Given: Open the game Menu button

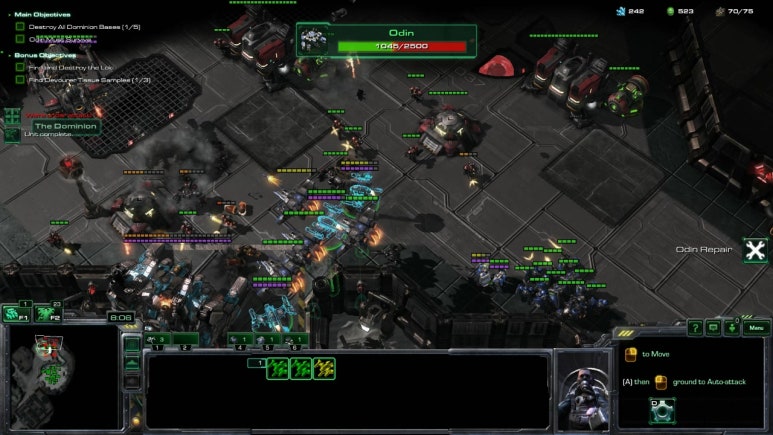Looking at the screenshot, I should coord(756,327).
